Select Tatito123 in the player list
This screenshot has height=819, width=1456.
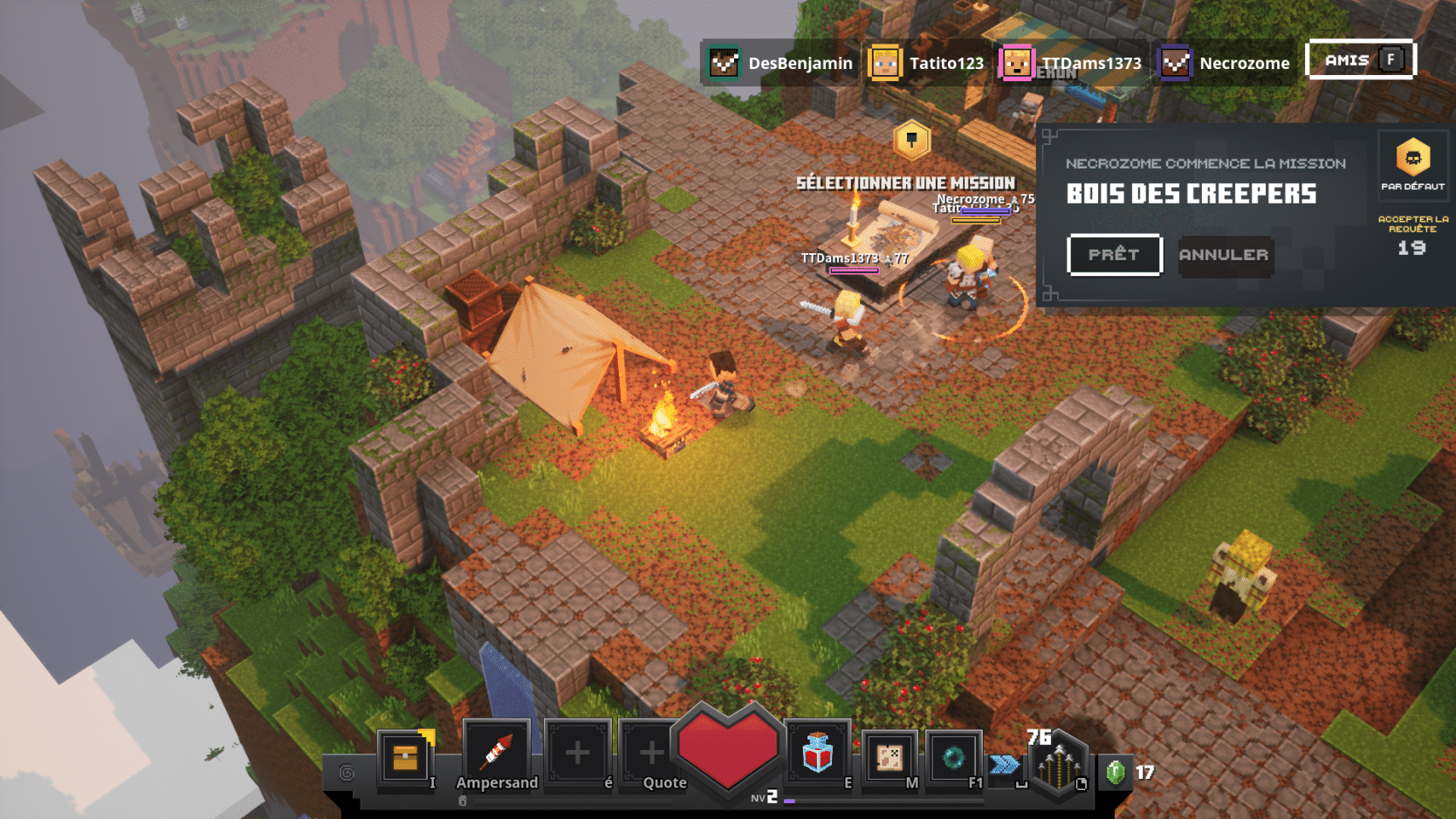coord(928,63)
